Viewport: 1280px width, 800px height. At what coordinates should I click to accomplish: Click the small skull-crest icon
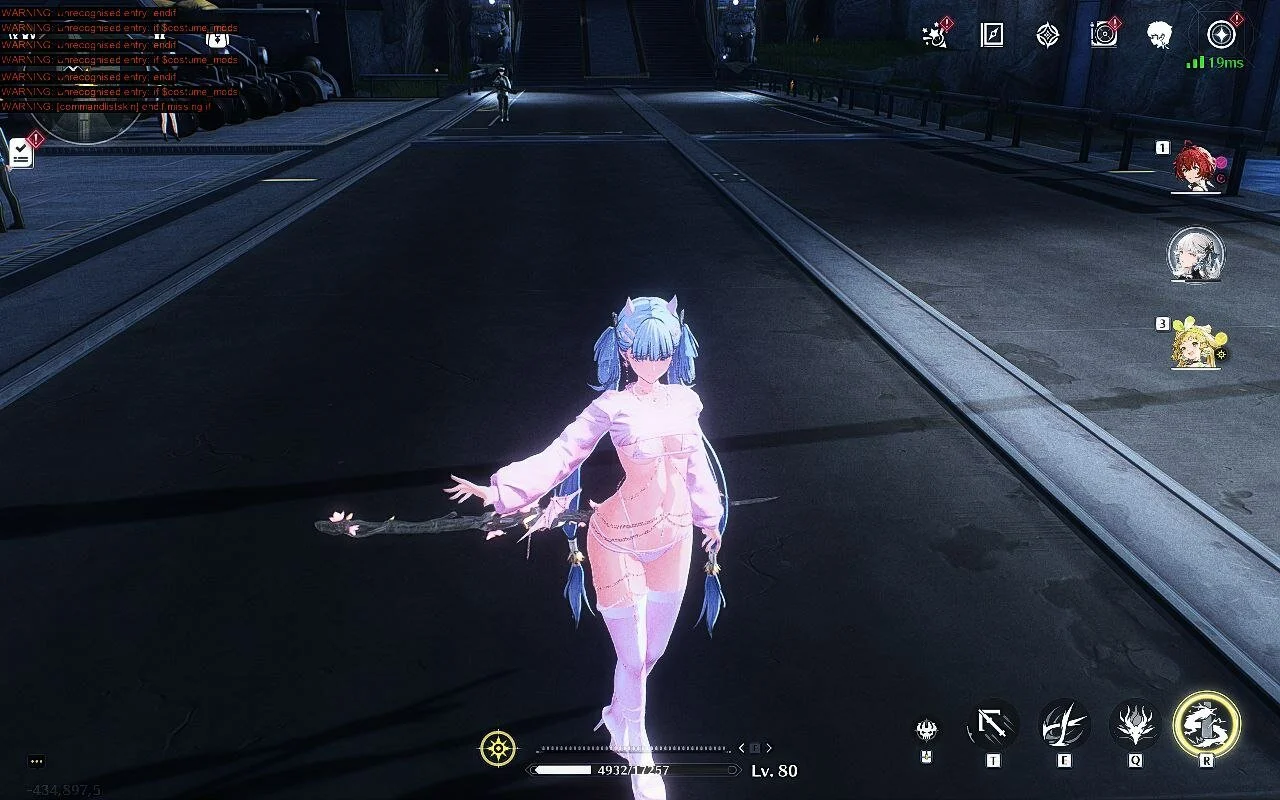click(x=927, y=729)
